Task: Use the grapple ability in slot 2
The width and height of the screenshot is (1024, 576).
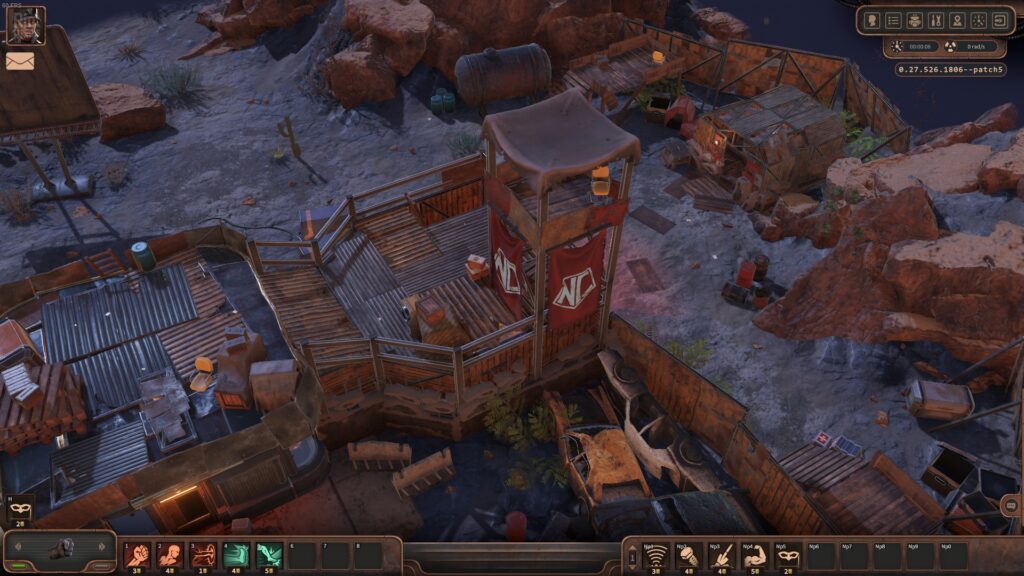Action: click(170, 555)
